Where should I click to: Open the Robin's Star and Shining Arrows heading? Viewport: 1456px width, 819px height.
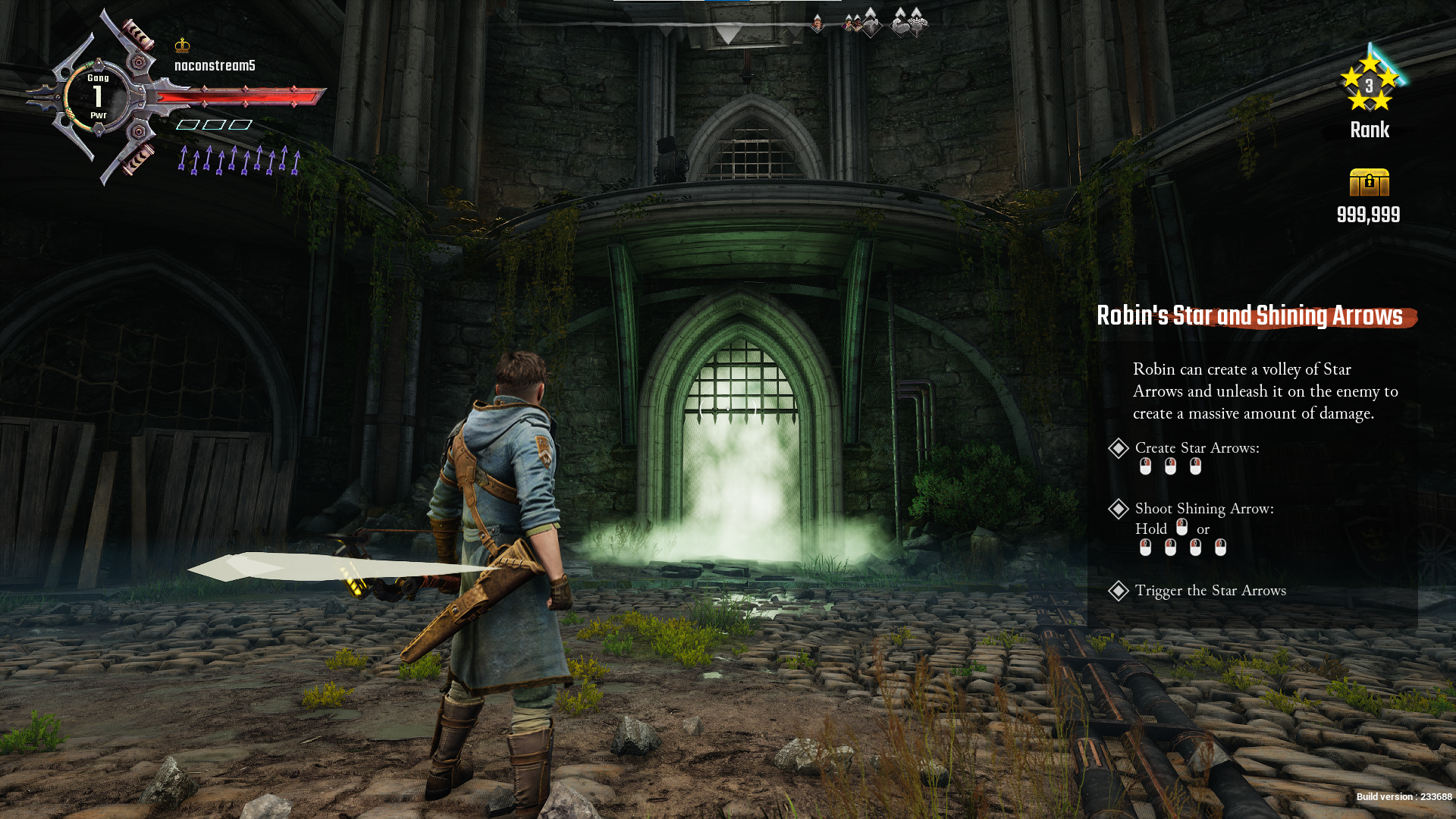point(1249,316)
